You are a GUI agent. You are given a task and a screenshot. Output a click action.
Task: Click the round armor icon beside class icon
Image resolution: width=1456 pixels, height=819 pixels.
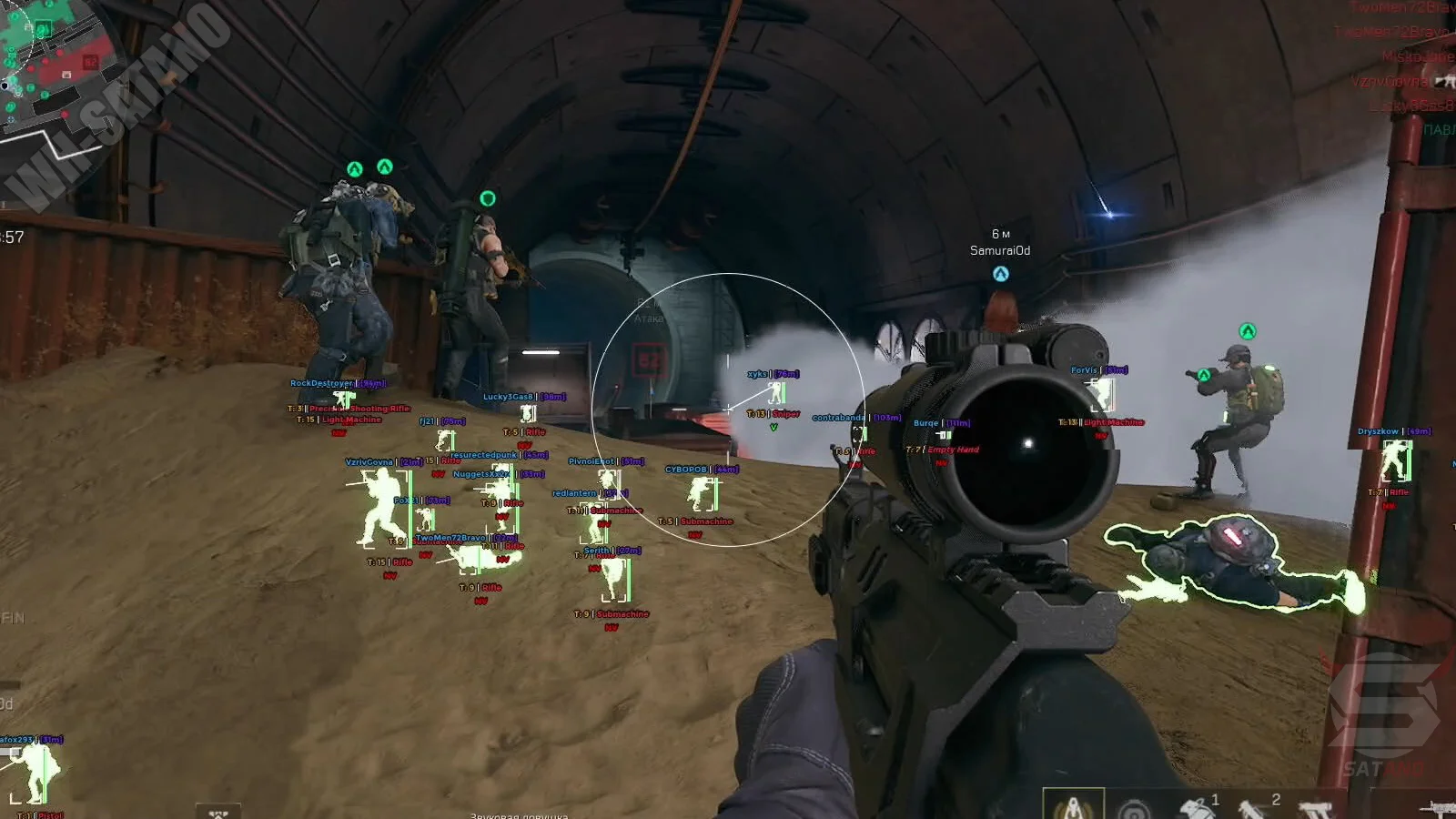pyautogui.click(x=1134, y=808)
